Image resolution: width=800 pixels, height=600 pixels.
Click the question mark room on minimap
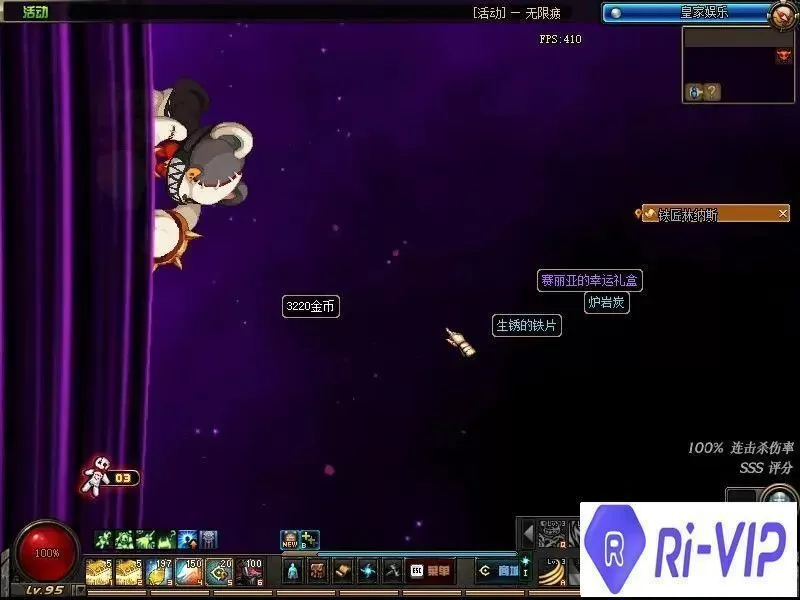pyautogui.click(x=711, y=92)
